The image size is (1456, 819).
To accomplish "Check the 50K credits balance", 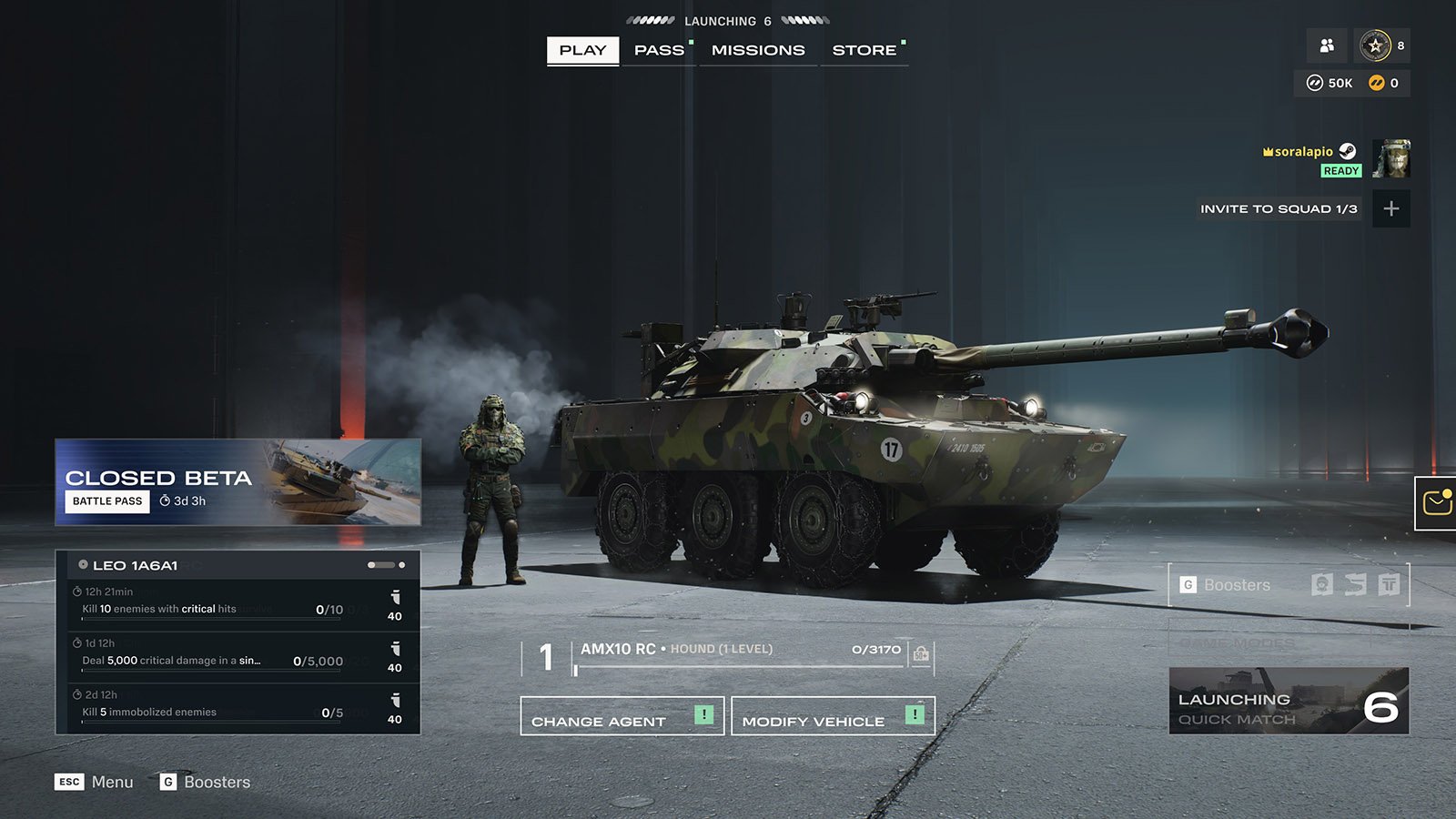I will point(1330,83).
